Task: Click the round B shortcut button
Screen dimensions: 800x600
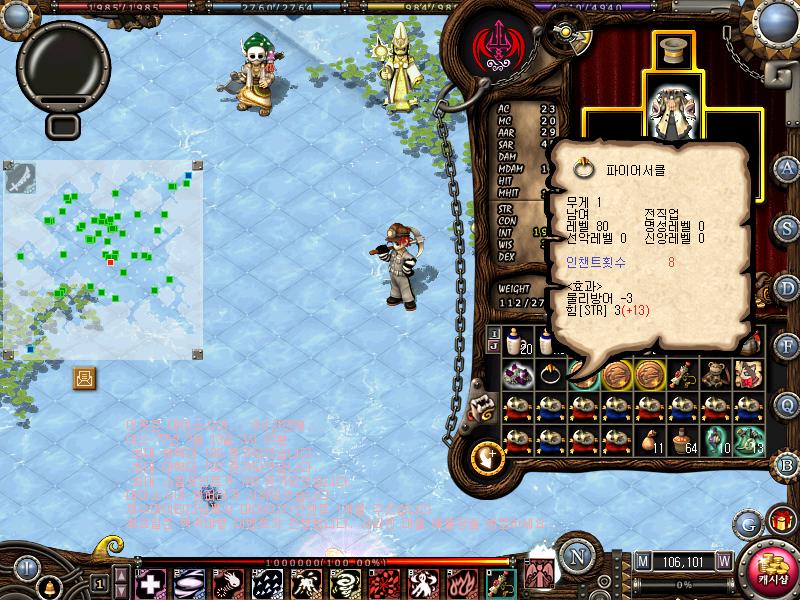Action: point(788,463)
